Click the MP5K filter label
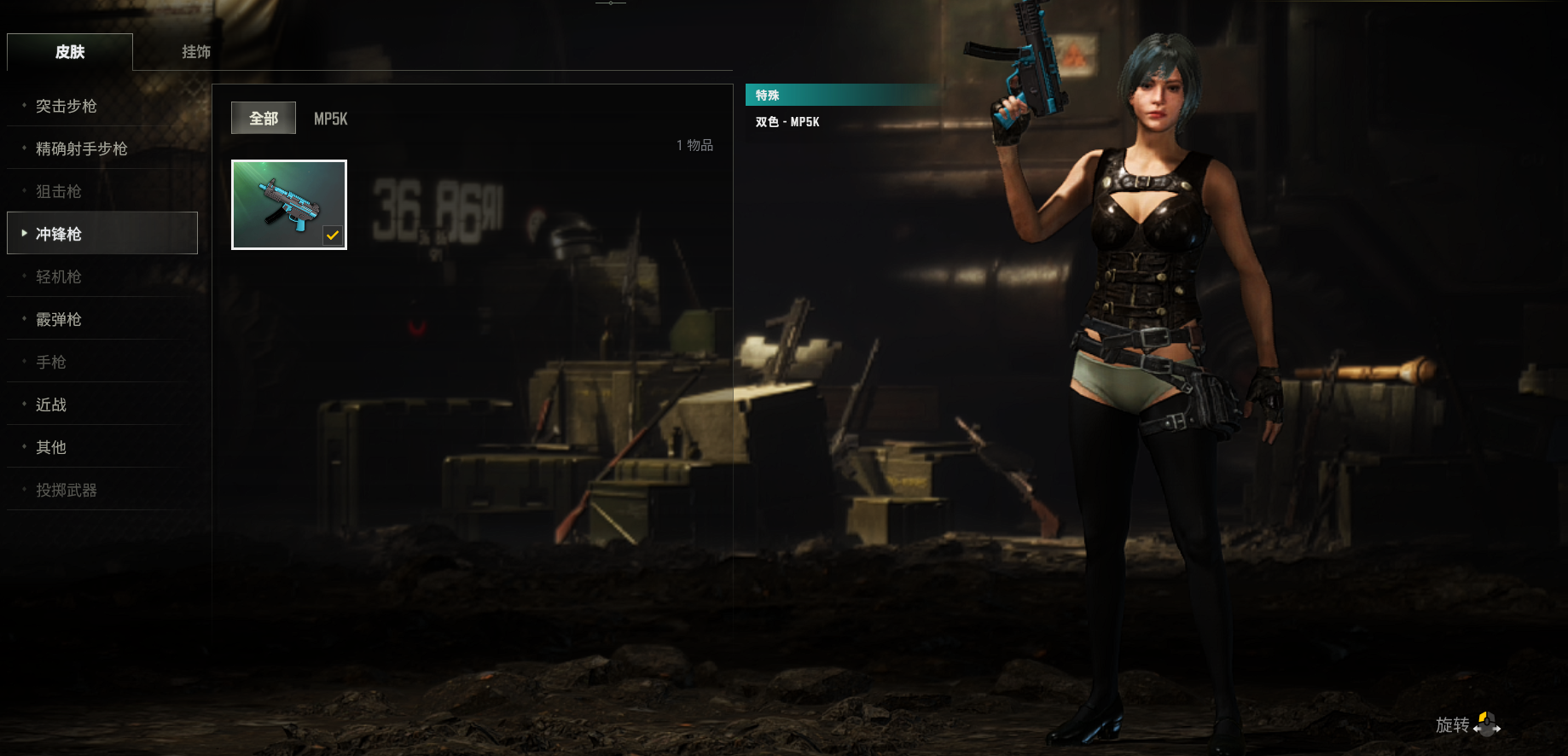The width and height of the screenshot is (1568, 756). coord(330,119)
